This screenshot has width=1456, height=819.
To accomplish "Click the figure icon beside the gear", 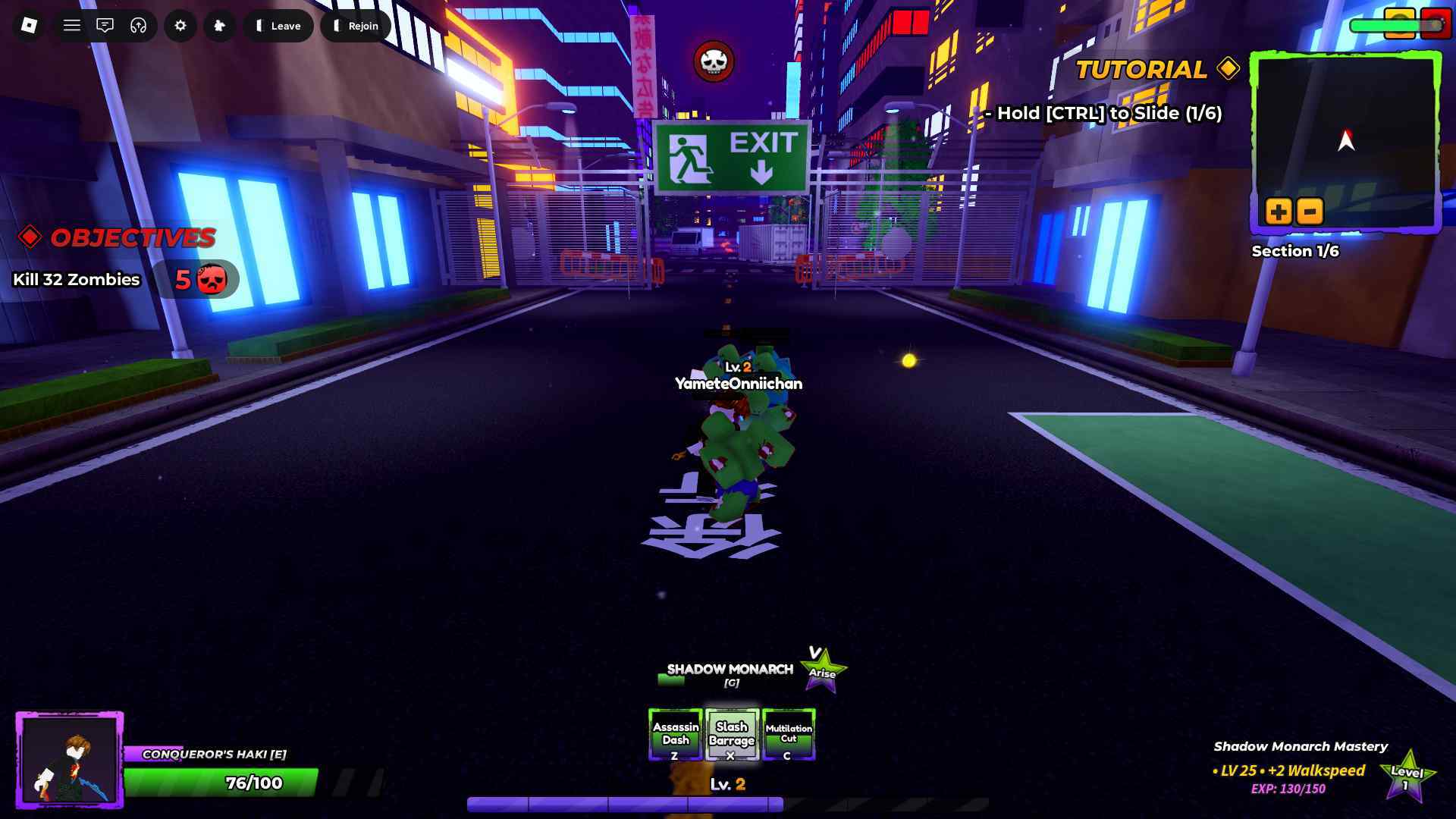I will [220, 26].
